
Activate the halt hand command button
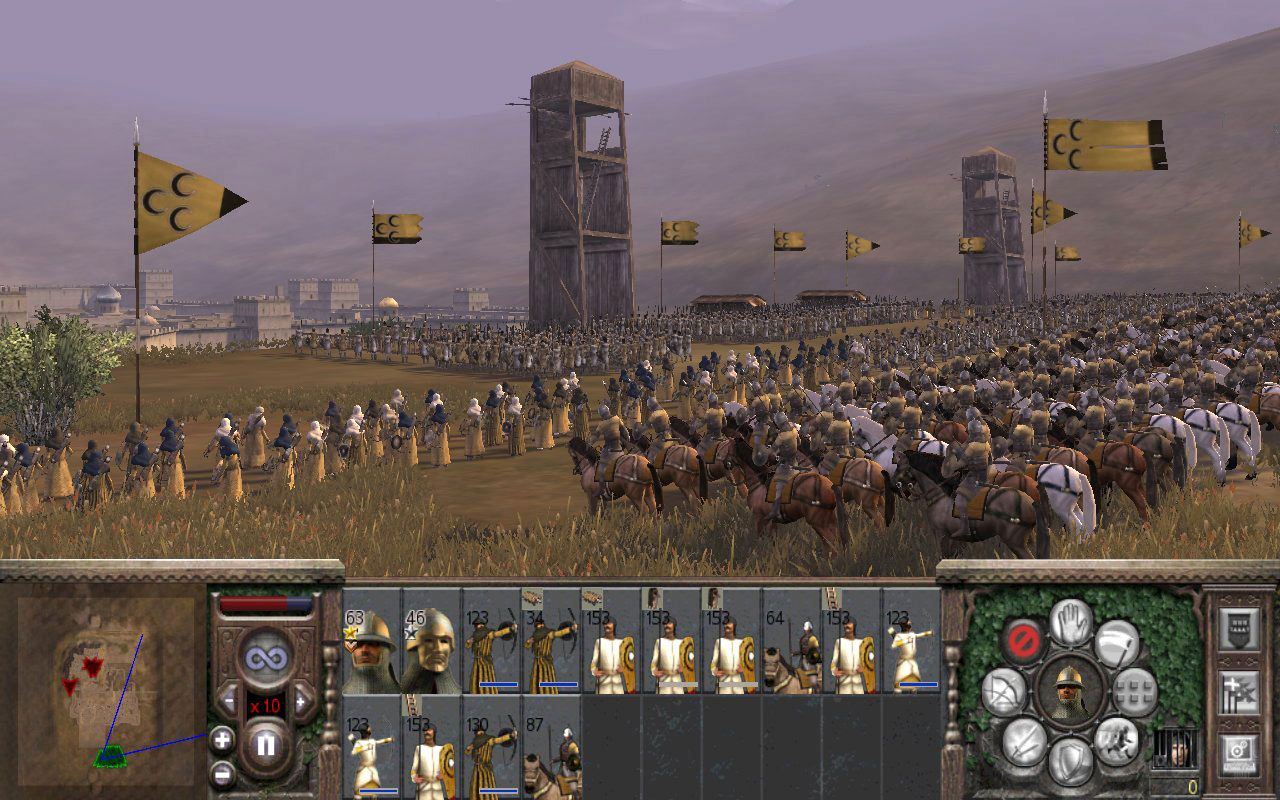pyautogui.click(x=1071, y=622)
